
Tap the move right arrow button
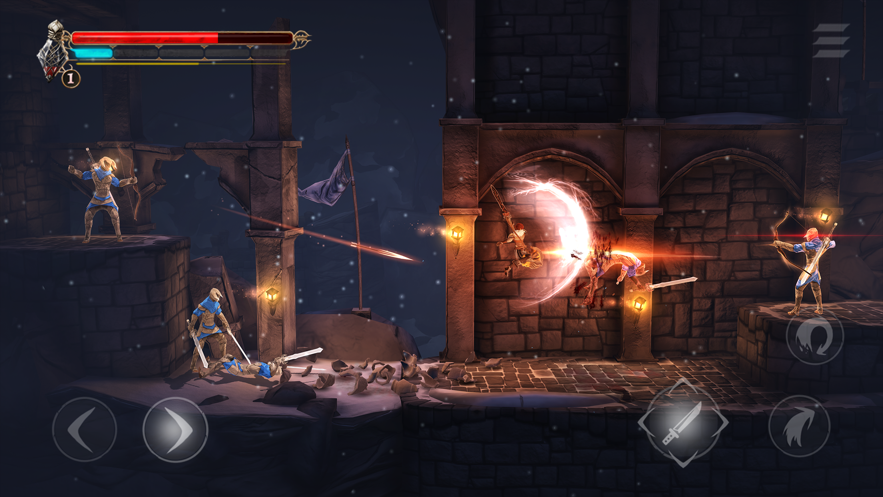tap(175, 429)
